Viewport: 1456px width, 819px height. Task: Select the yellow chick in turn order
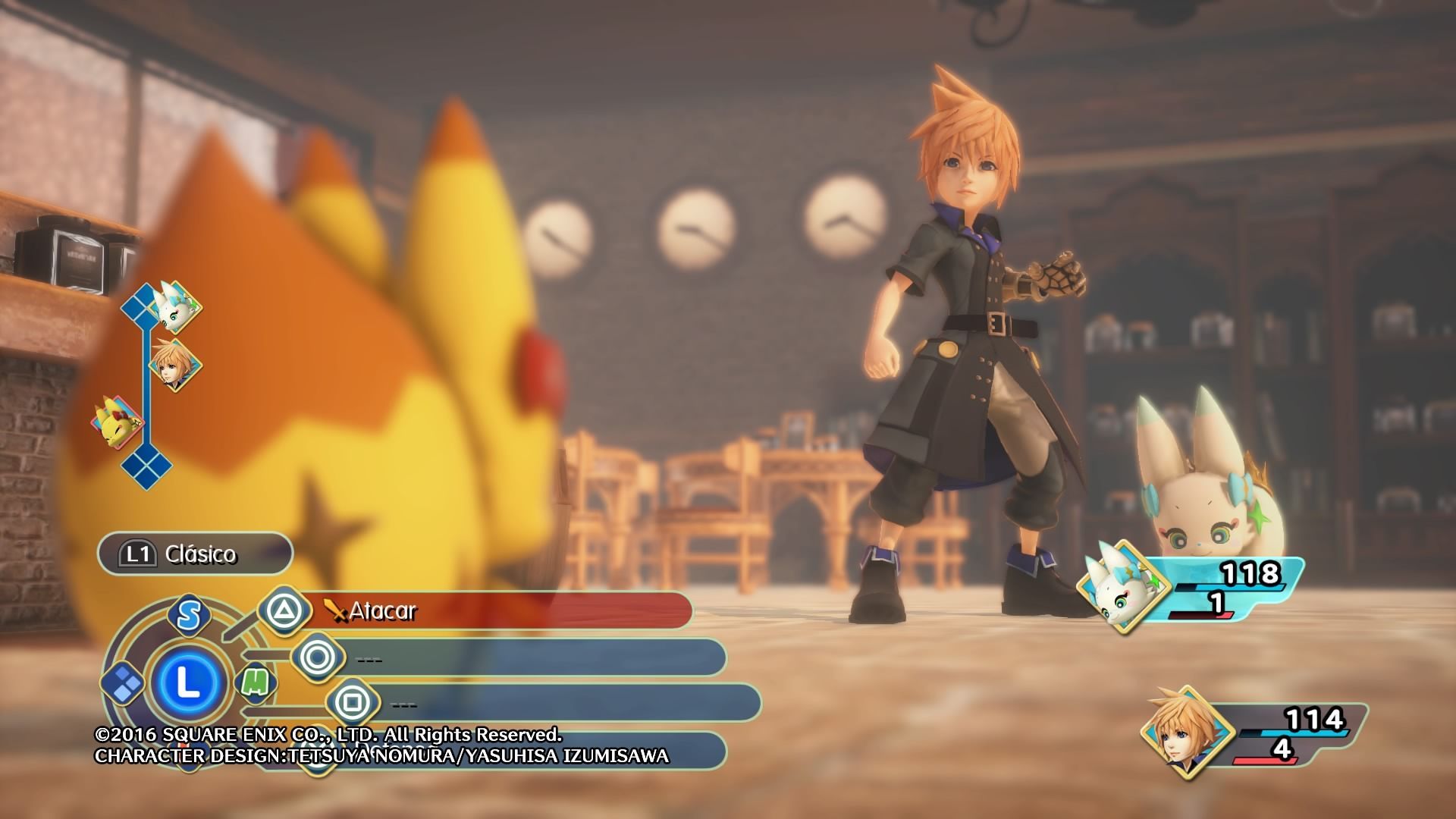[116, 423]
